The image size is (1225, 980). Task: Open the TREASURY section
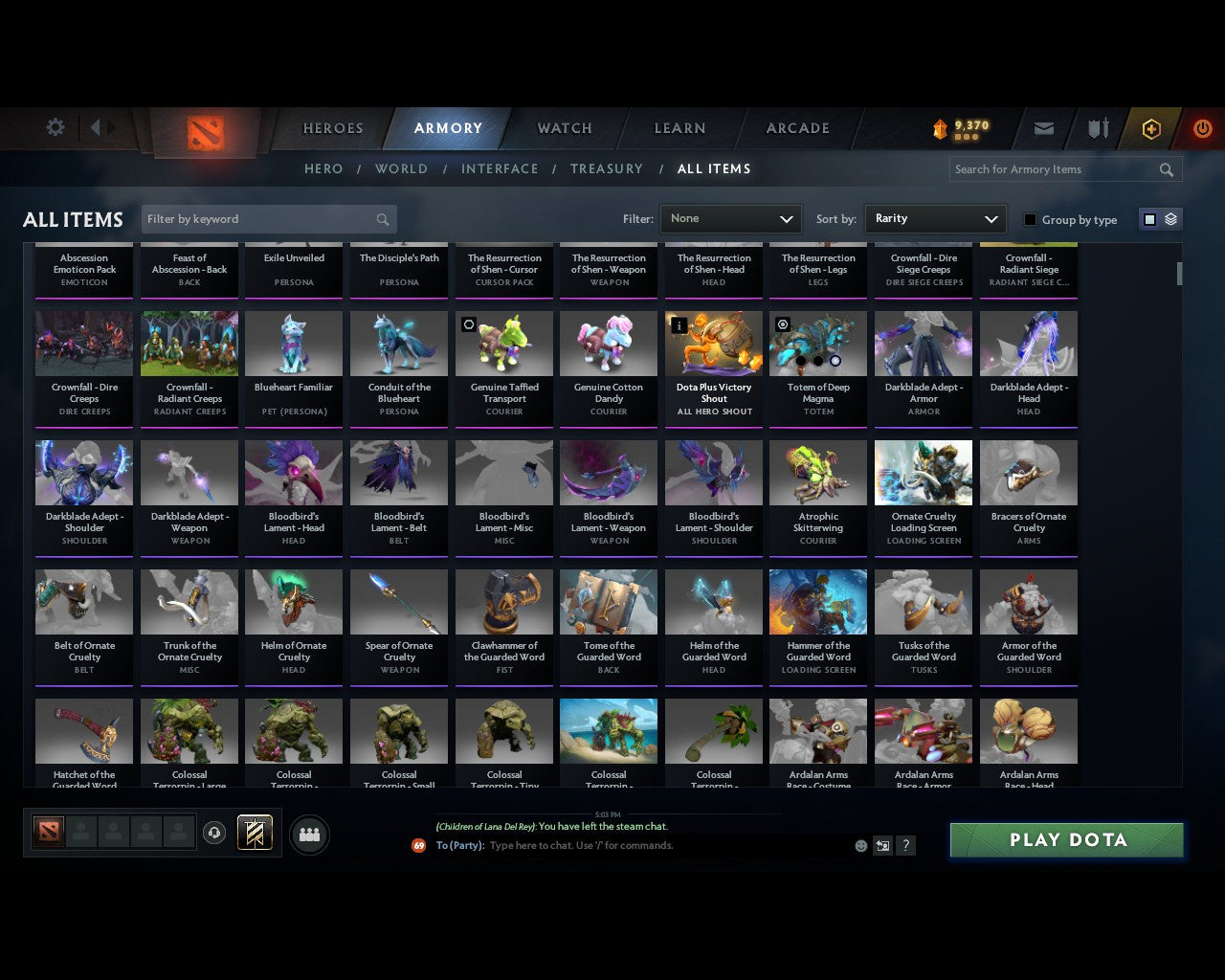point(607,168)
